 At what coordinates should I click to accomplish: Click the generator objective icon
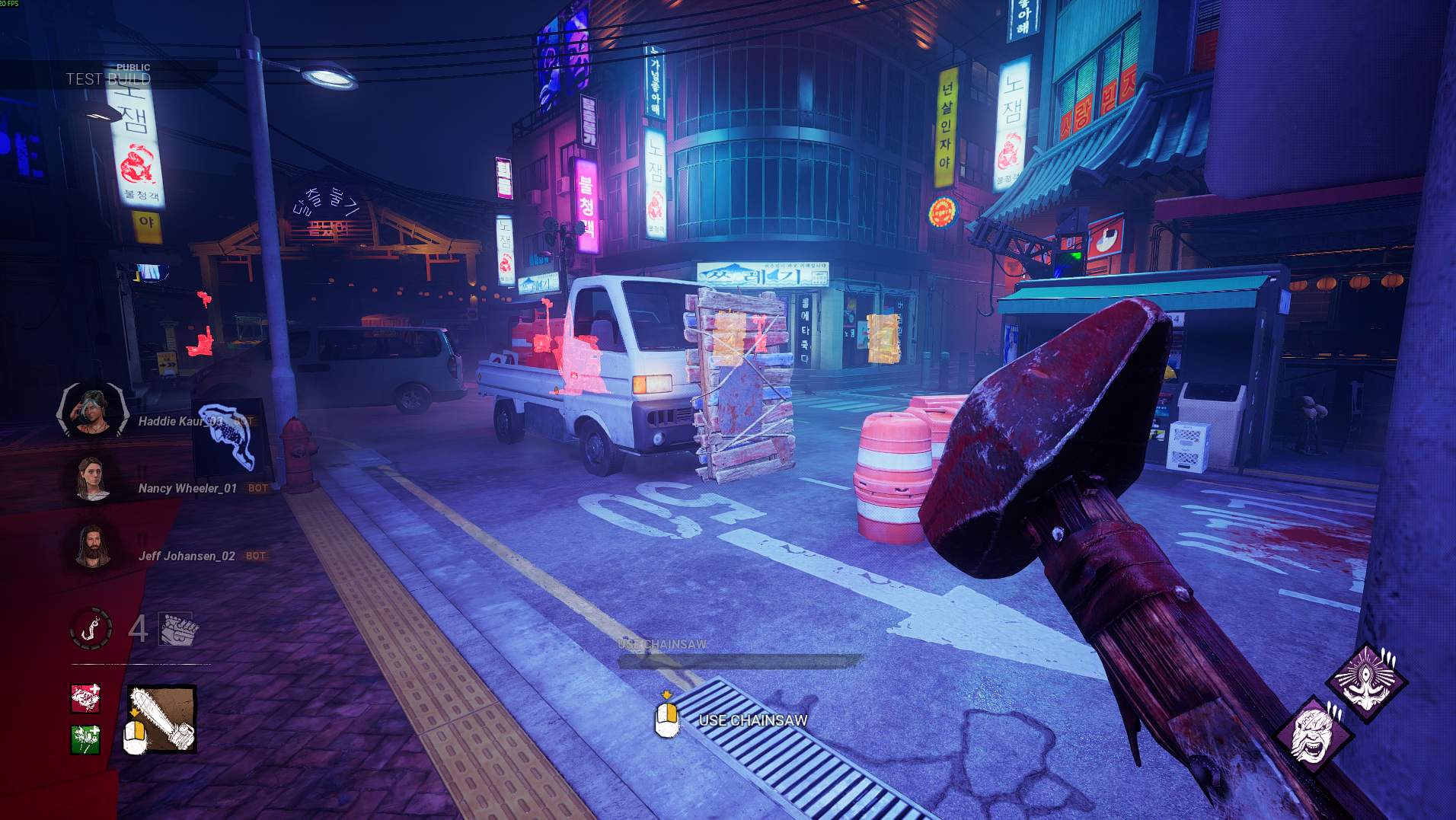178,629
